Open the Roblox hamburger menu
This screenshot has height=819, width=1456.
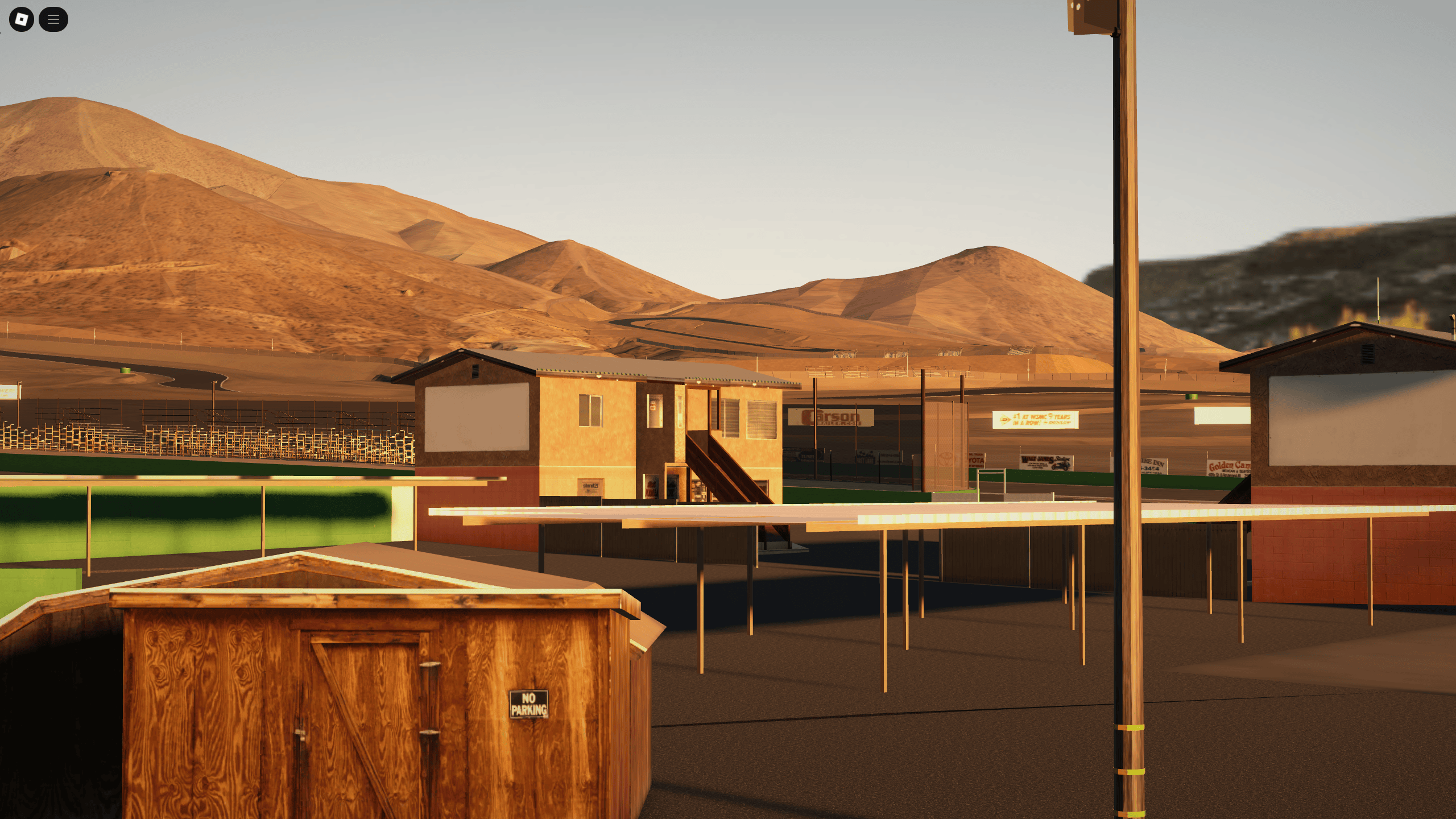(54, 19)
